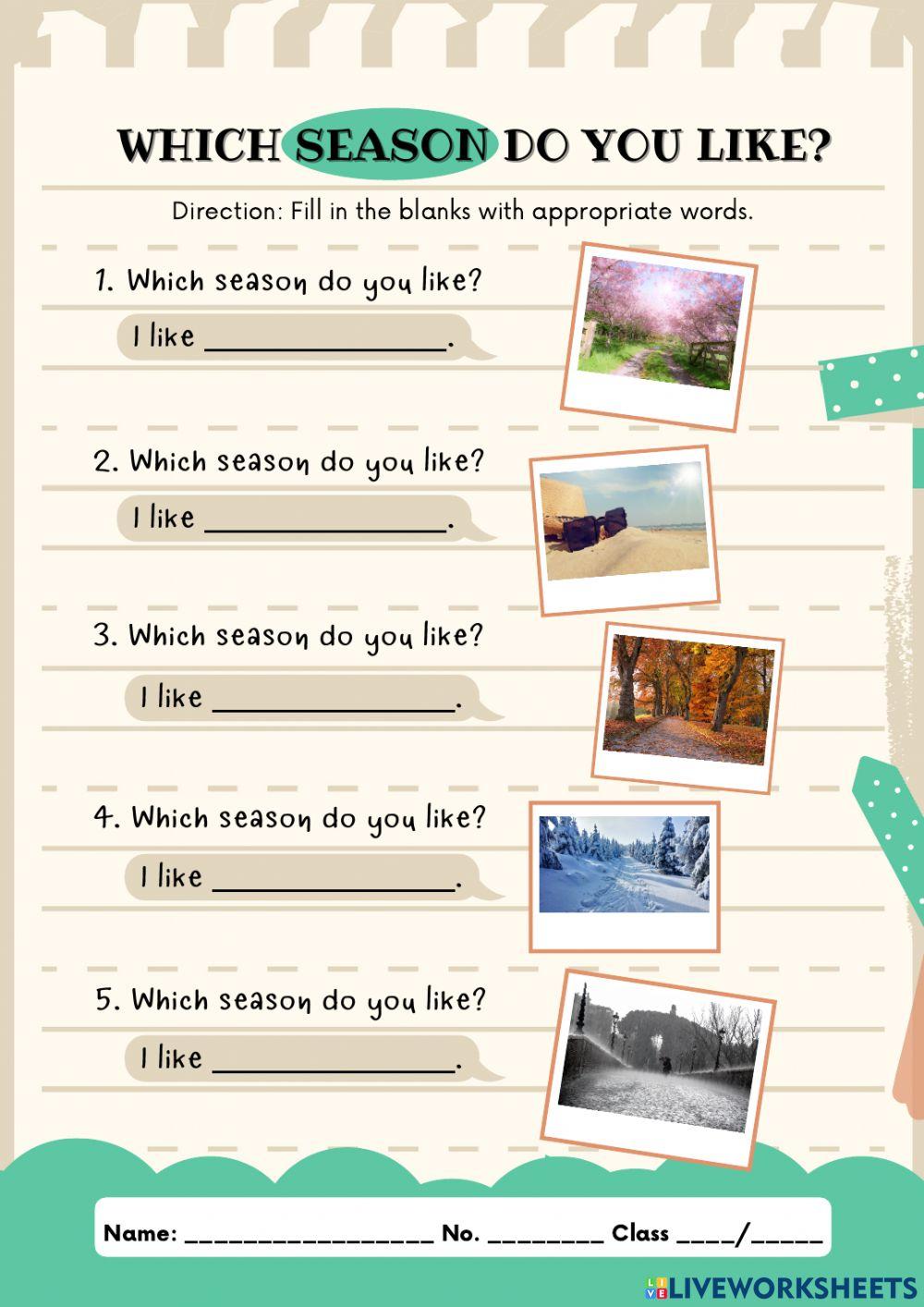Open the Liveworksheets logo link
Viewport: 924px width, 1307px height.
(x=781, y=1288)
